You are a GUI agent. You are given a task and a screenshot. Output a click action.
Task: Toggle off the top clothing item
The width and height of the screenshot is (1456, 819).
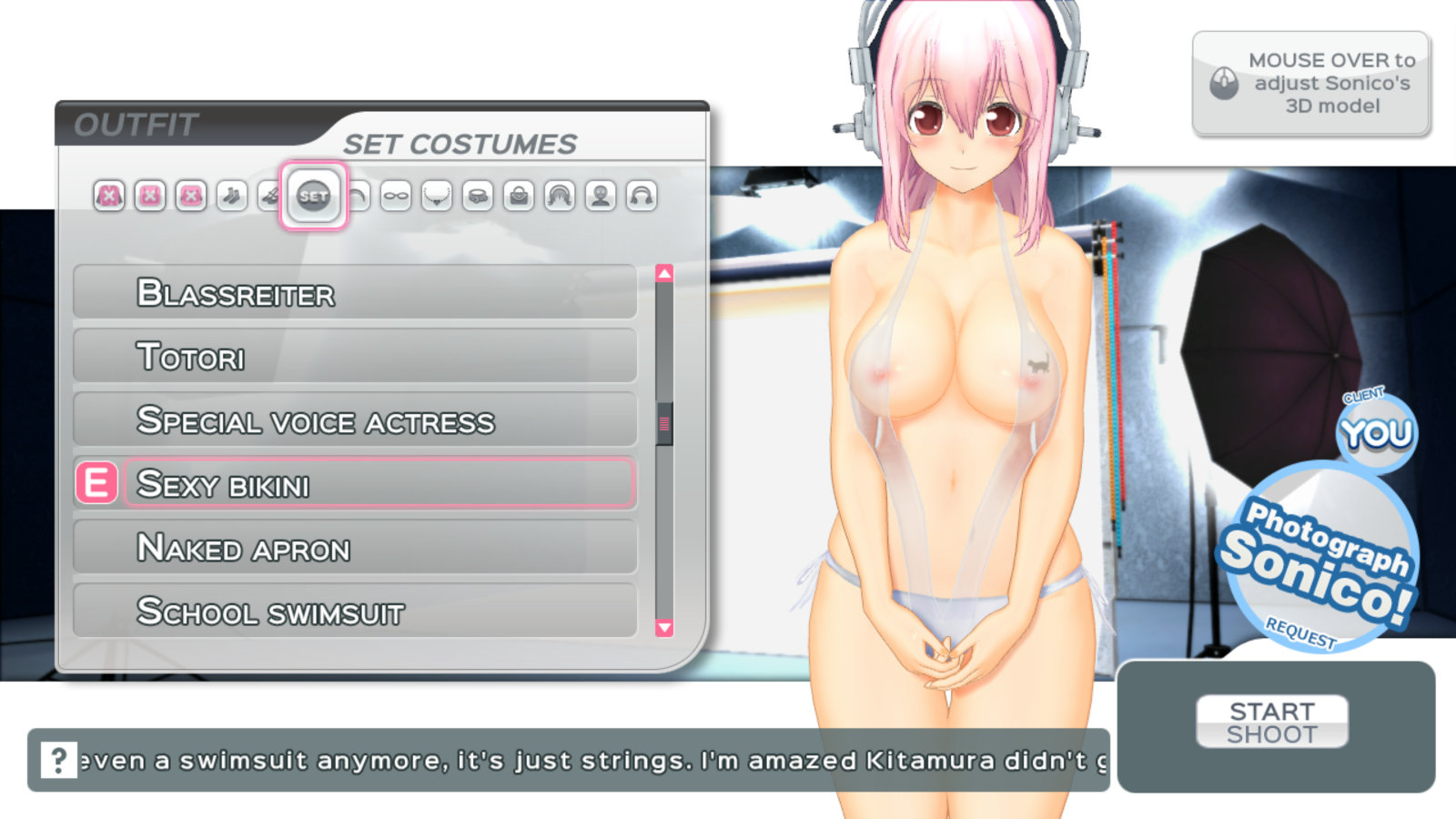pos(108,196)
